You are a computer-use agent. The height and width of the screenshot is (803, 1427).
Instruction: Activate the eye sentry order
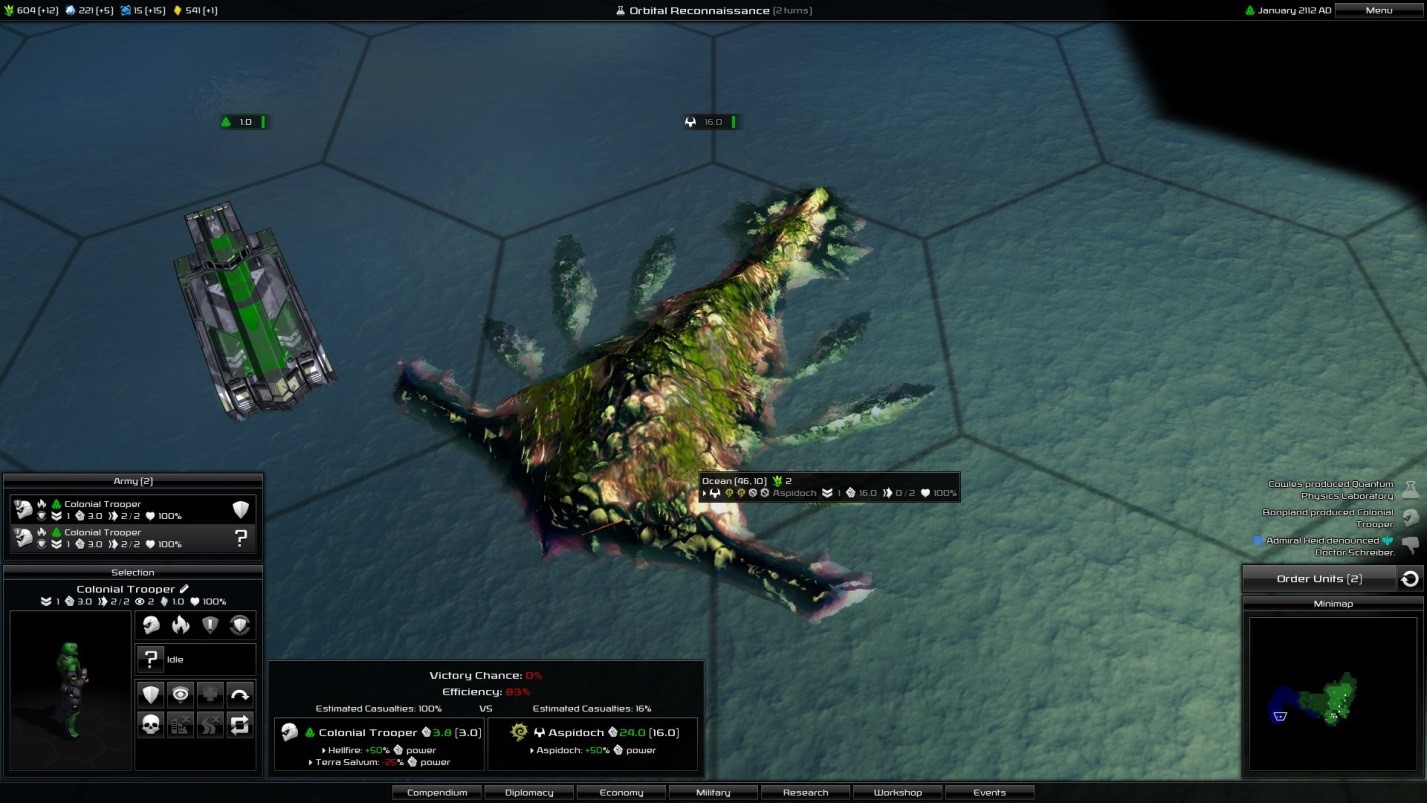[x=181, y=695]
